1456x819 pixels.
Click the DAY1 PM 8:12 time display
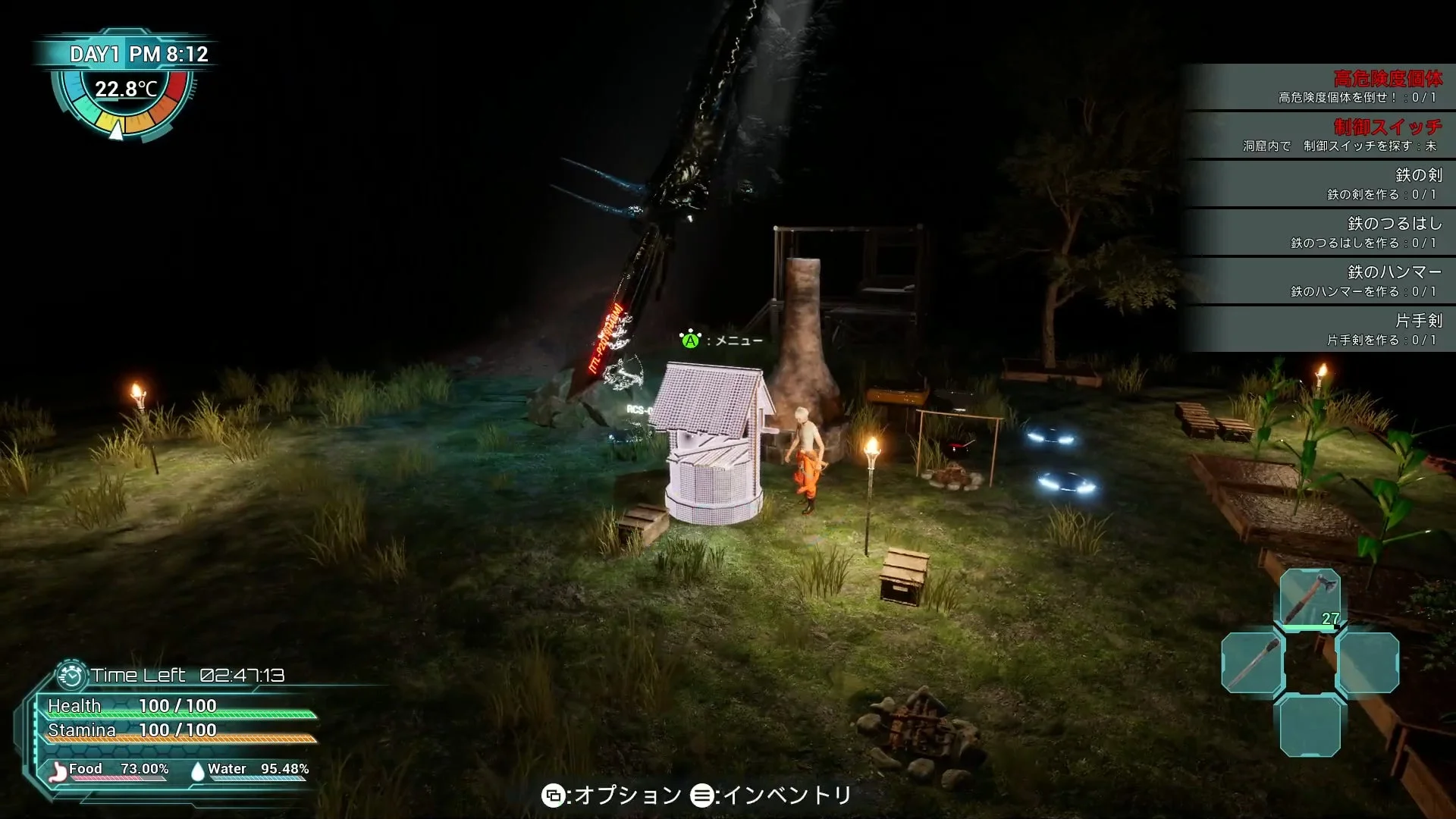(x=139, y=53)
